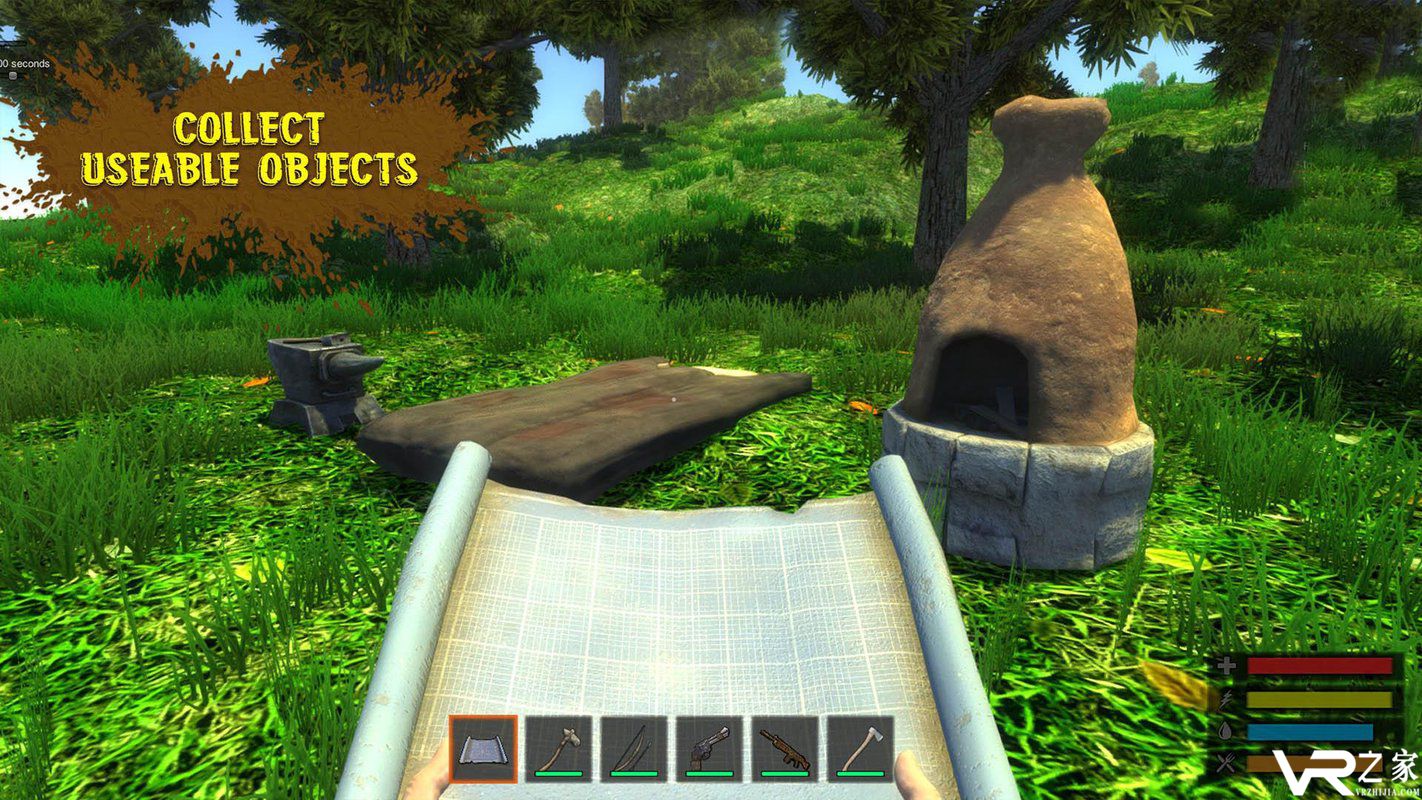Choose the bow and arrow slot
This screenshot has width=1422, height=800.
634,748
